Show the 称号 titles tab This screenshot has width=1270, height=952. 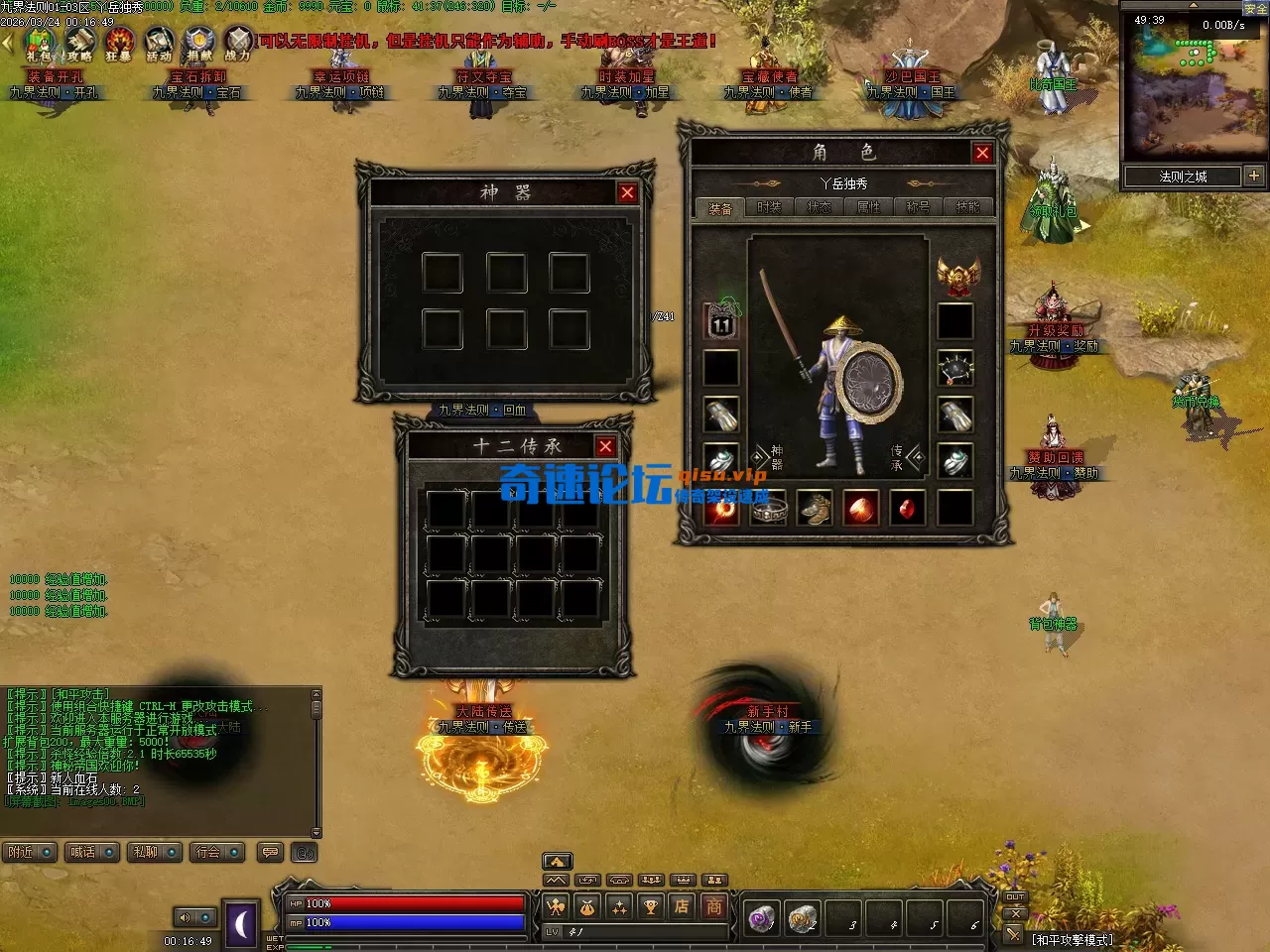(x=918, y=207)
